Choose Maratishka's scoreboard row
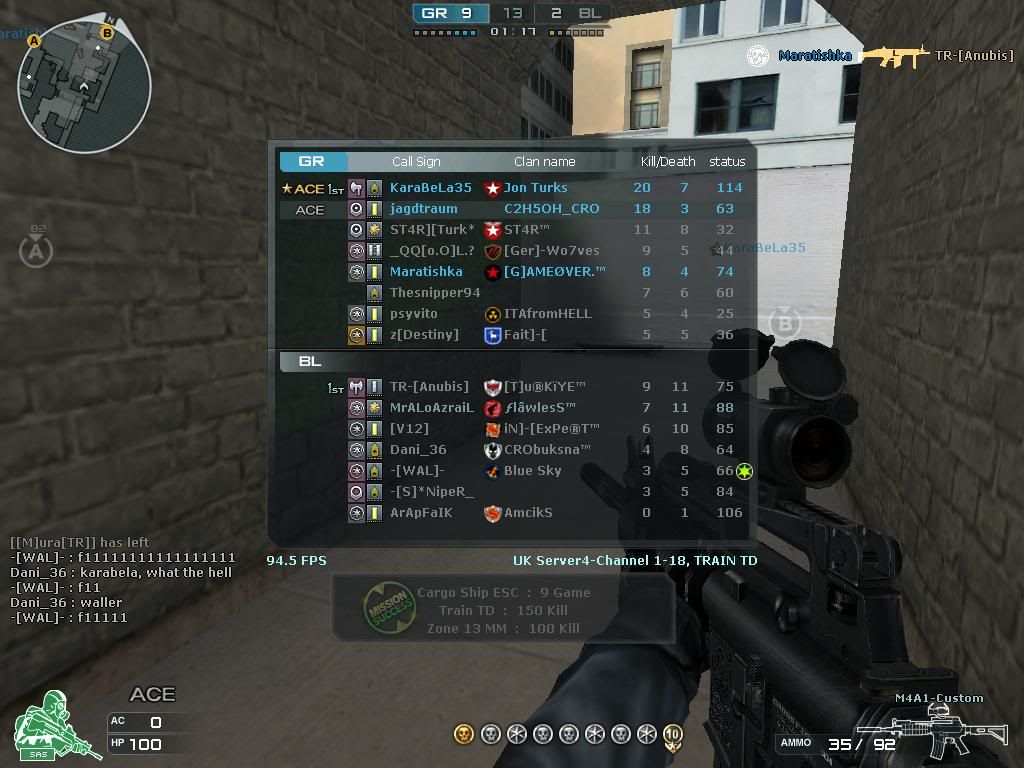Image resolution: width=1024 pixels, height=768 pixels. (x=426, y=271)
